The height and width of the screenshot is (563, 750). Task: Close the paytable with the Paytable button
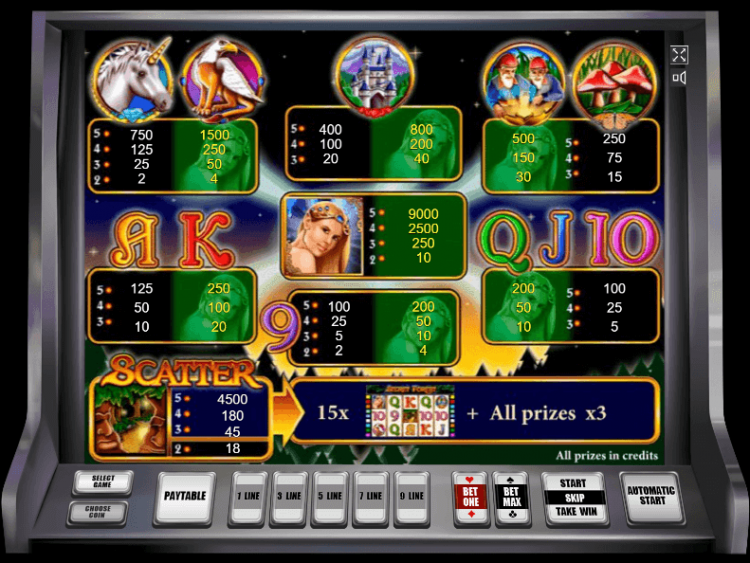coord(185,496)
